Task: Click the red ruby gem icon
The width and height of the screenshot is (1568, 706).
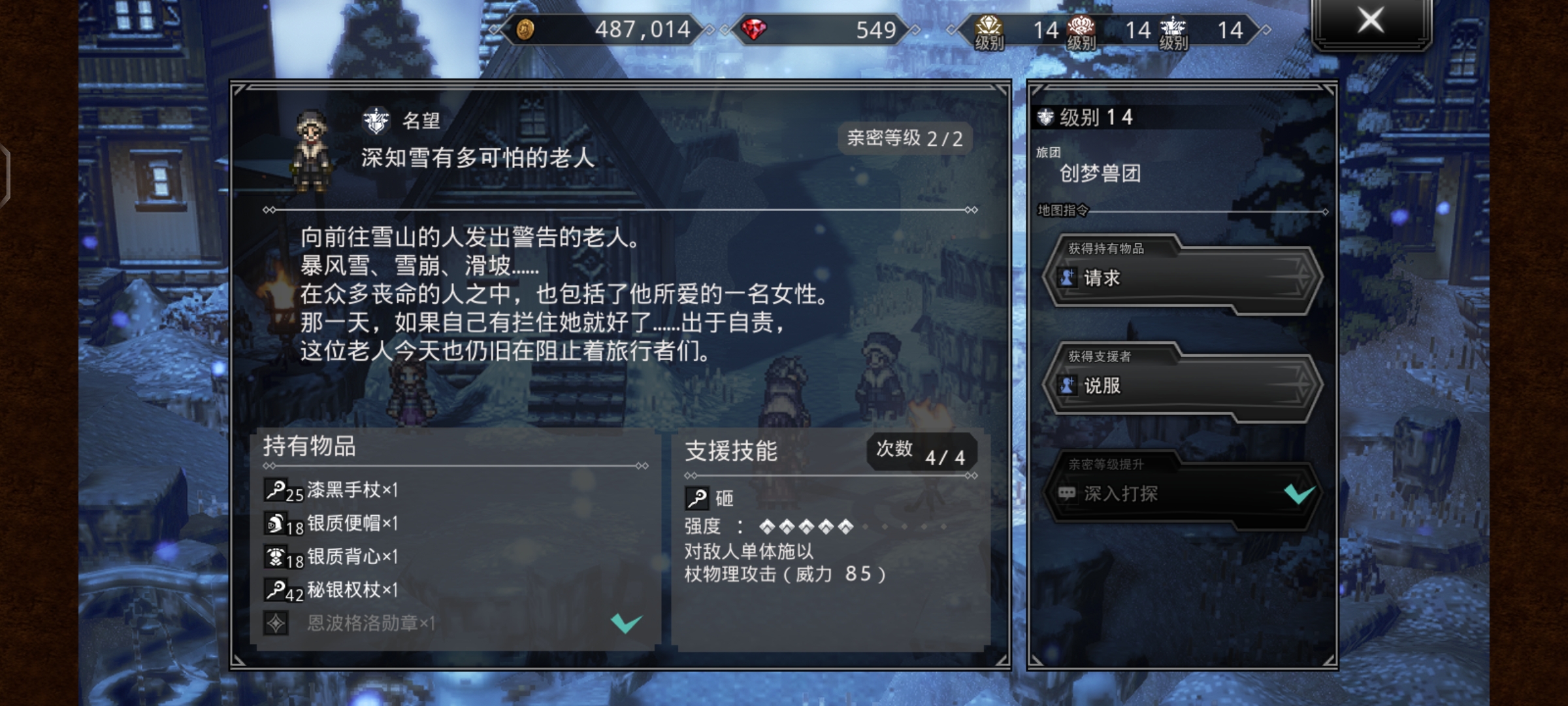Action: click(x=755, y=30)
